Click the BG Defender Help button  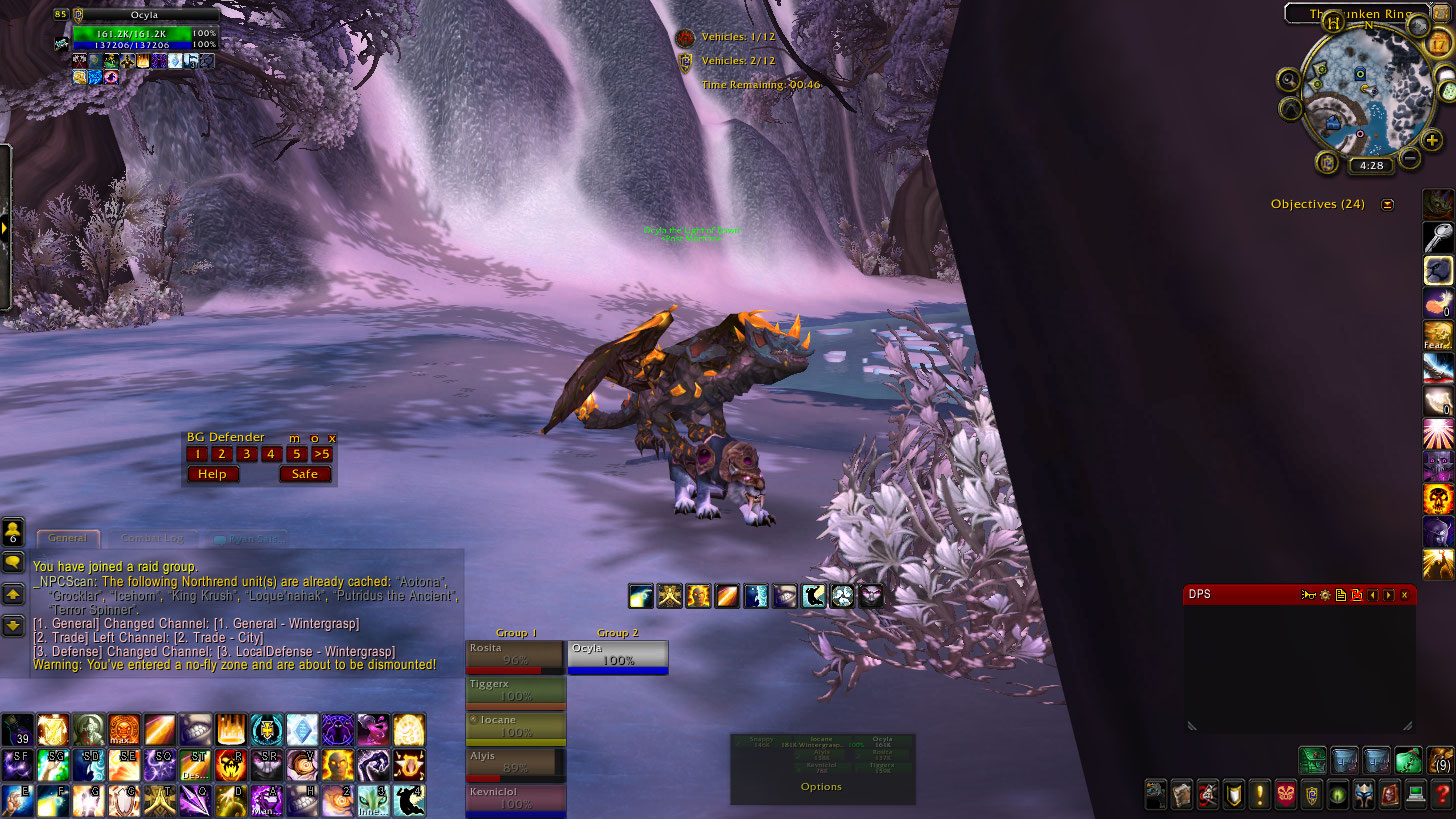[x=213, y=474]
